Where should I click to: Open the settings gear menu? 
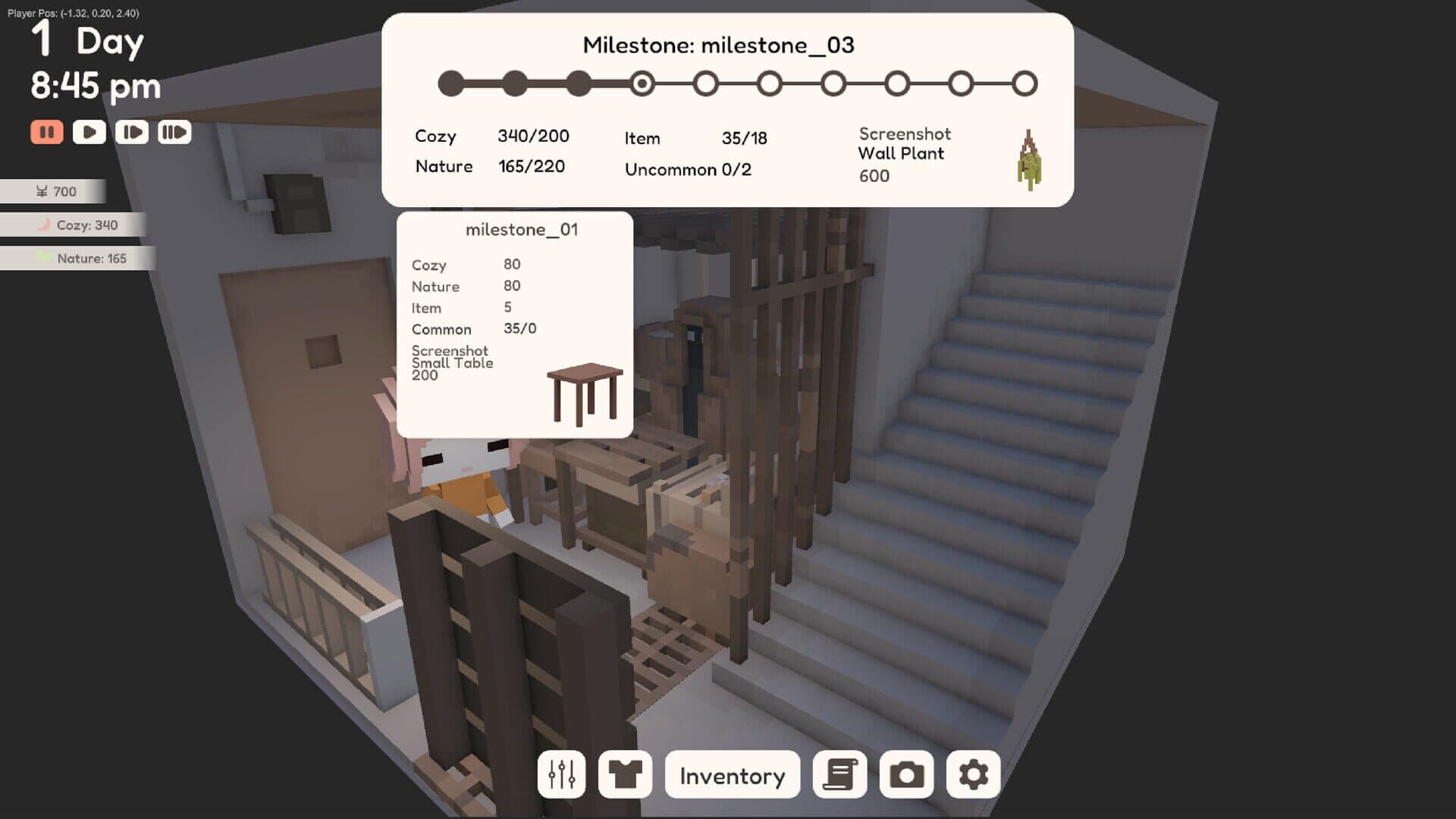(972, 775)
